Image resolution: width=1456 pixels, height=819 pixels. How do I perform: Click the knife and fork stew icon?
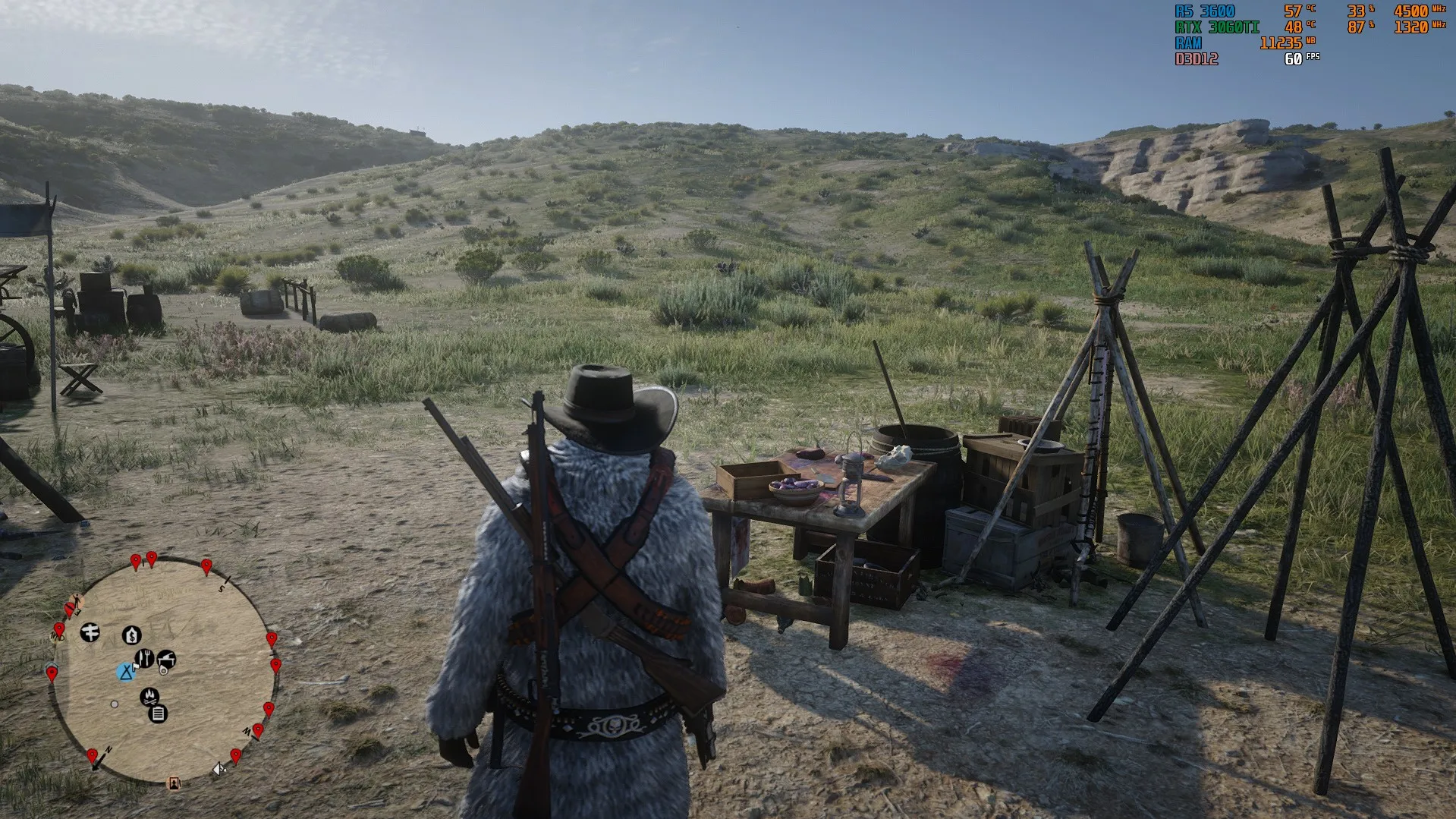point(144,658)
